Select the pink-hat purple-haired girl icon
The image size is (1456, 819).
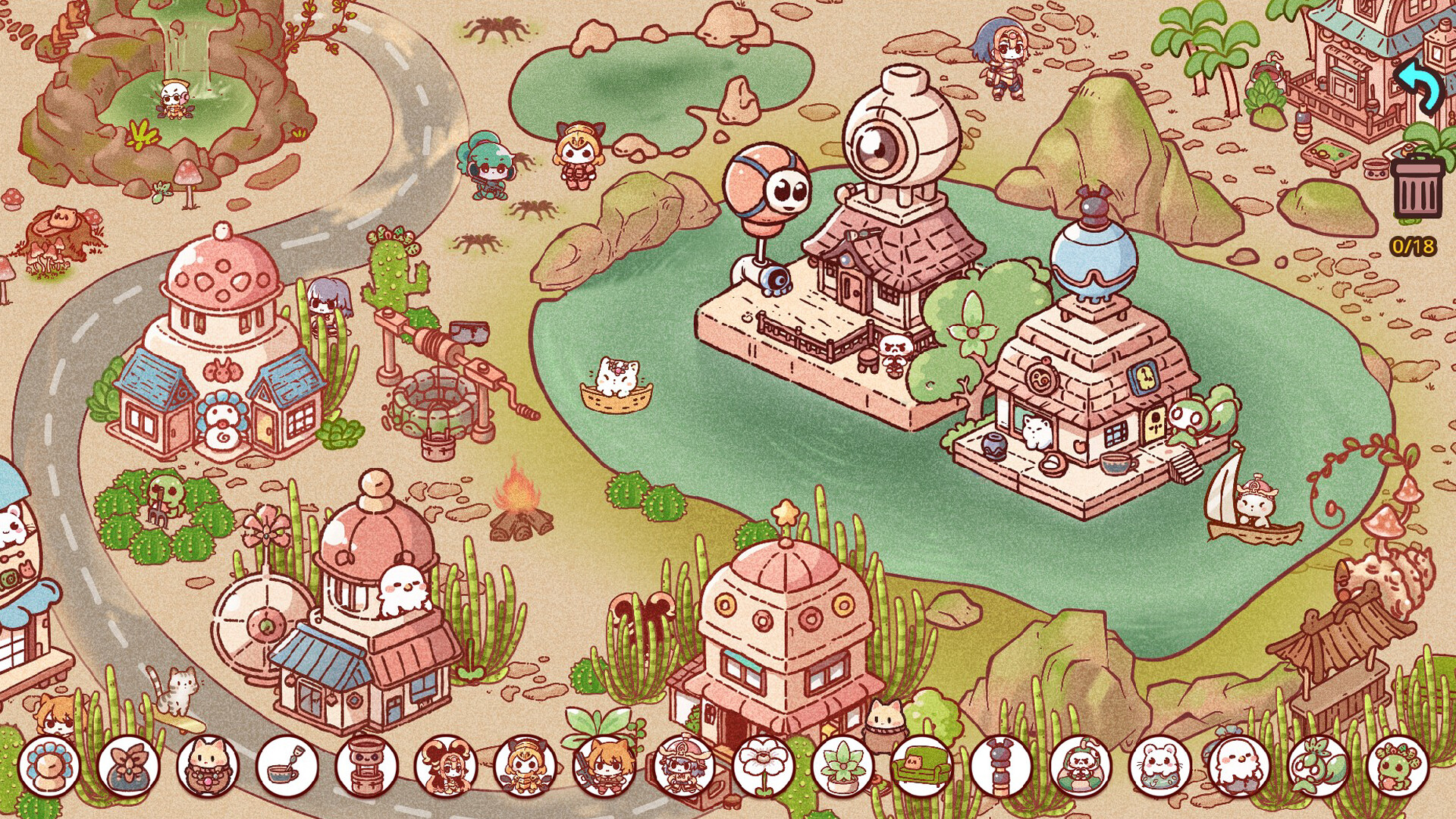[x=684, y=766]
